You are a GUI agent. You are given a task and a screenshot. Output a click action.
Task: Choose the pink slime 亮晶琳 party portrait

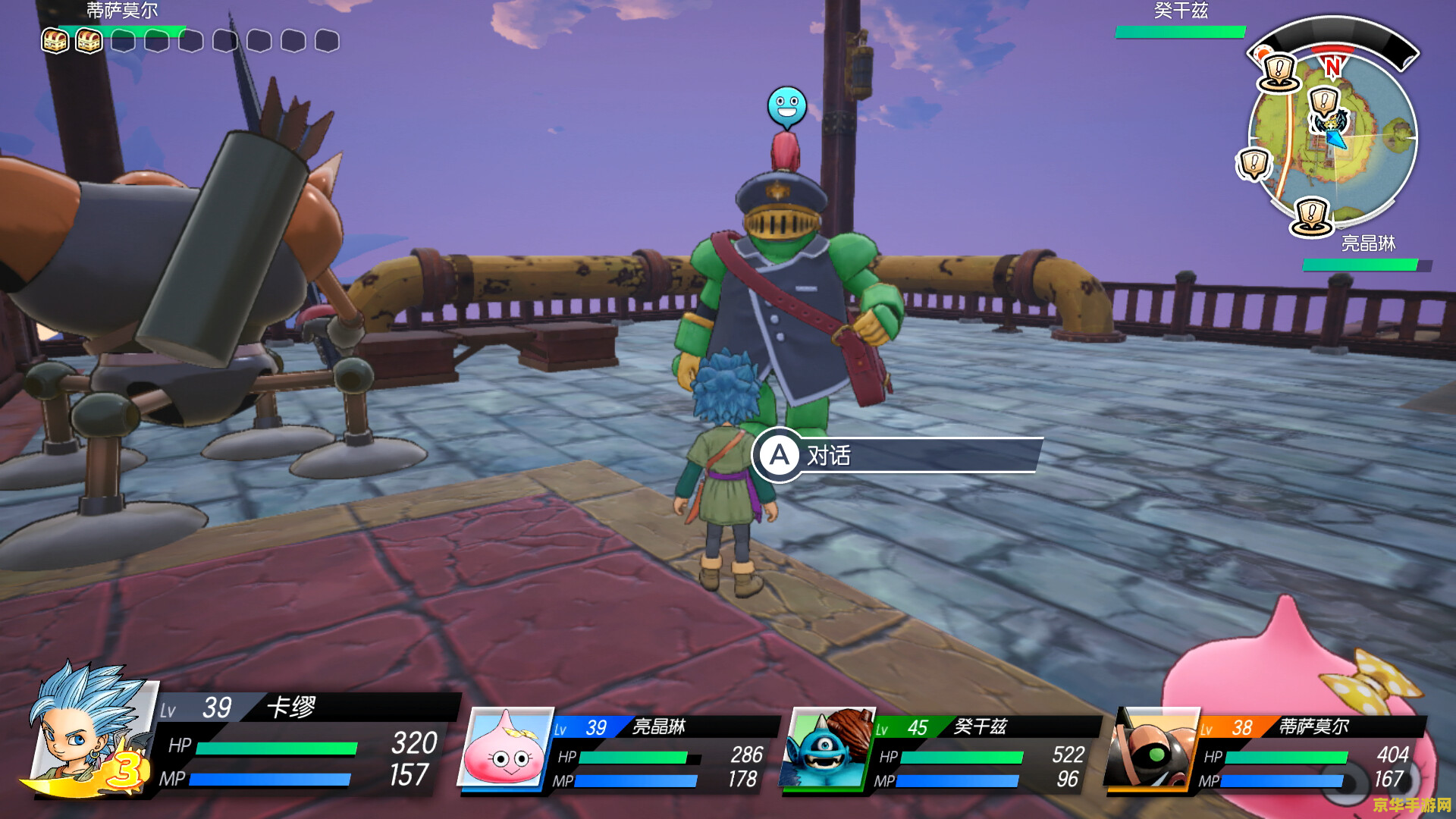[504, 748]
